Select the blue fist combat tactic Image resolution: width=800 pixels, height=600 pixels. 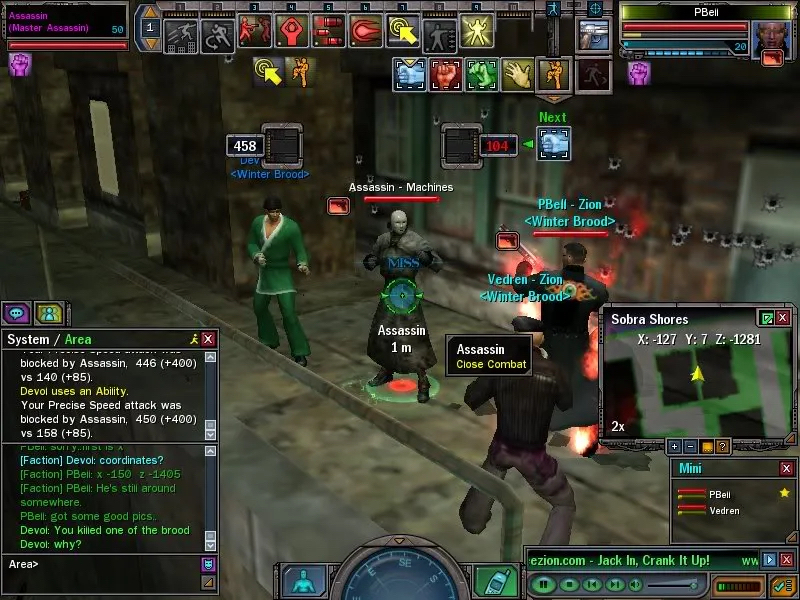tap(411, 74)
